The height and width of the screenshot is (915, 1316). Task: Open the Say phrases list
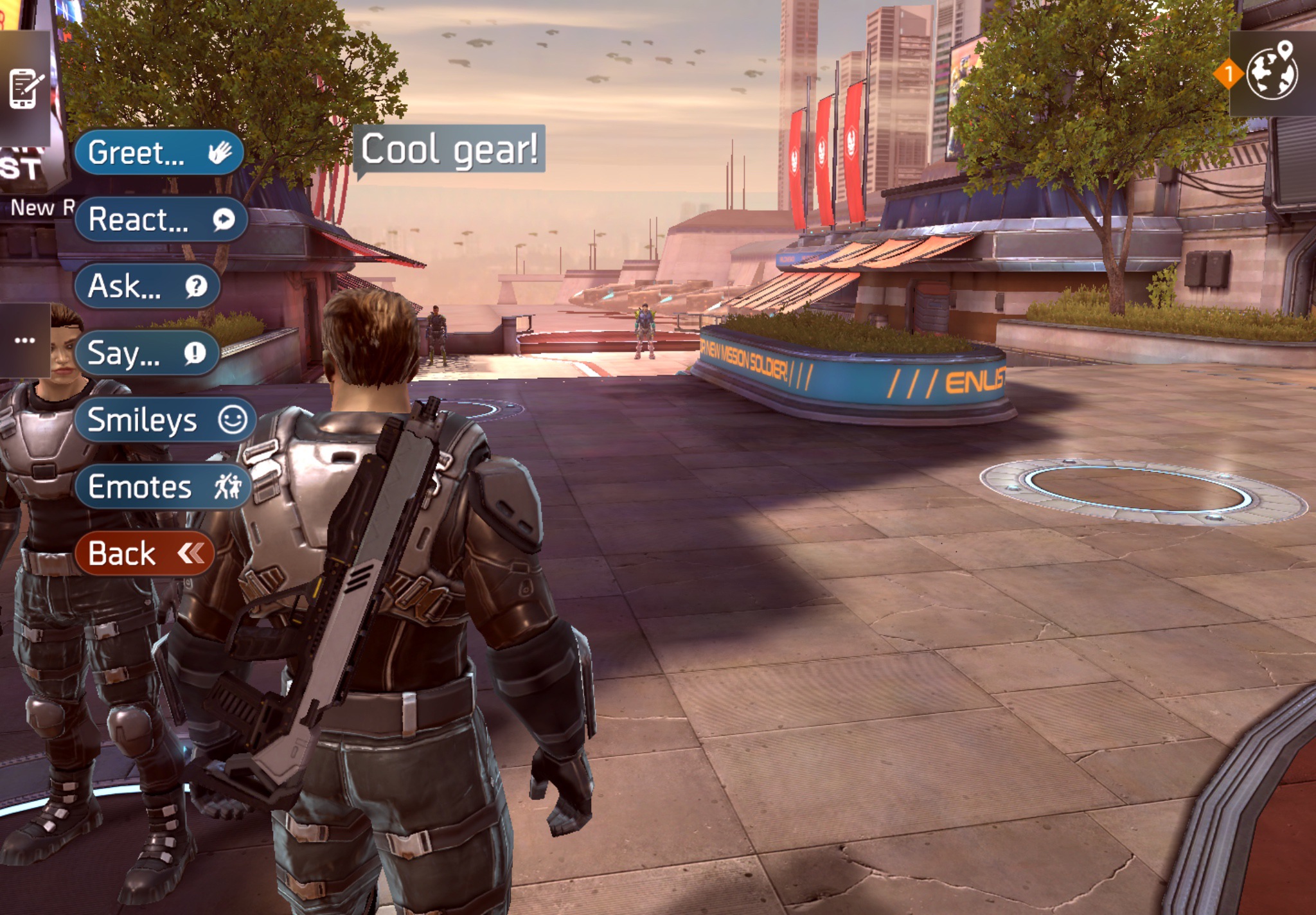click(x=147, y=353)
